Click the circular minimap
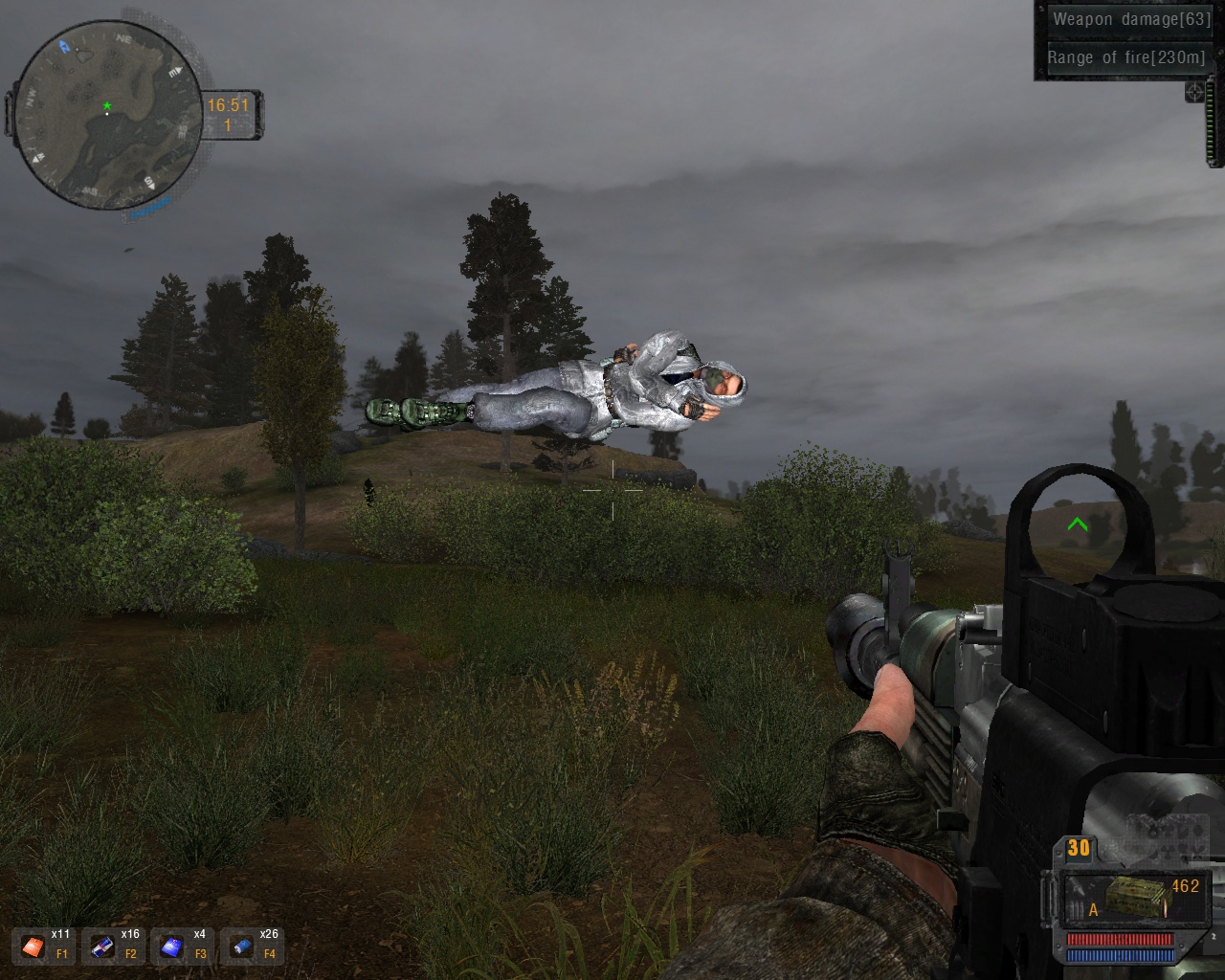Image resolution: width=1225 pixels, height=980 pixels. point(107,114)
